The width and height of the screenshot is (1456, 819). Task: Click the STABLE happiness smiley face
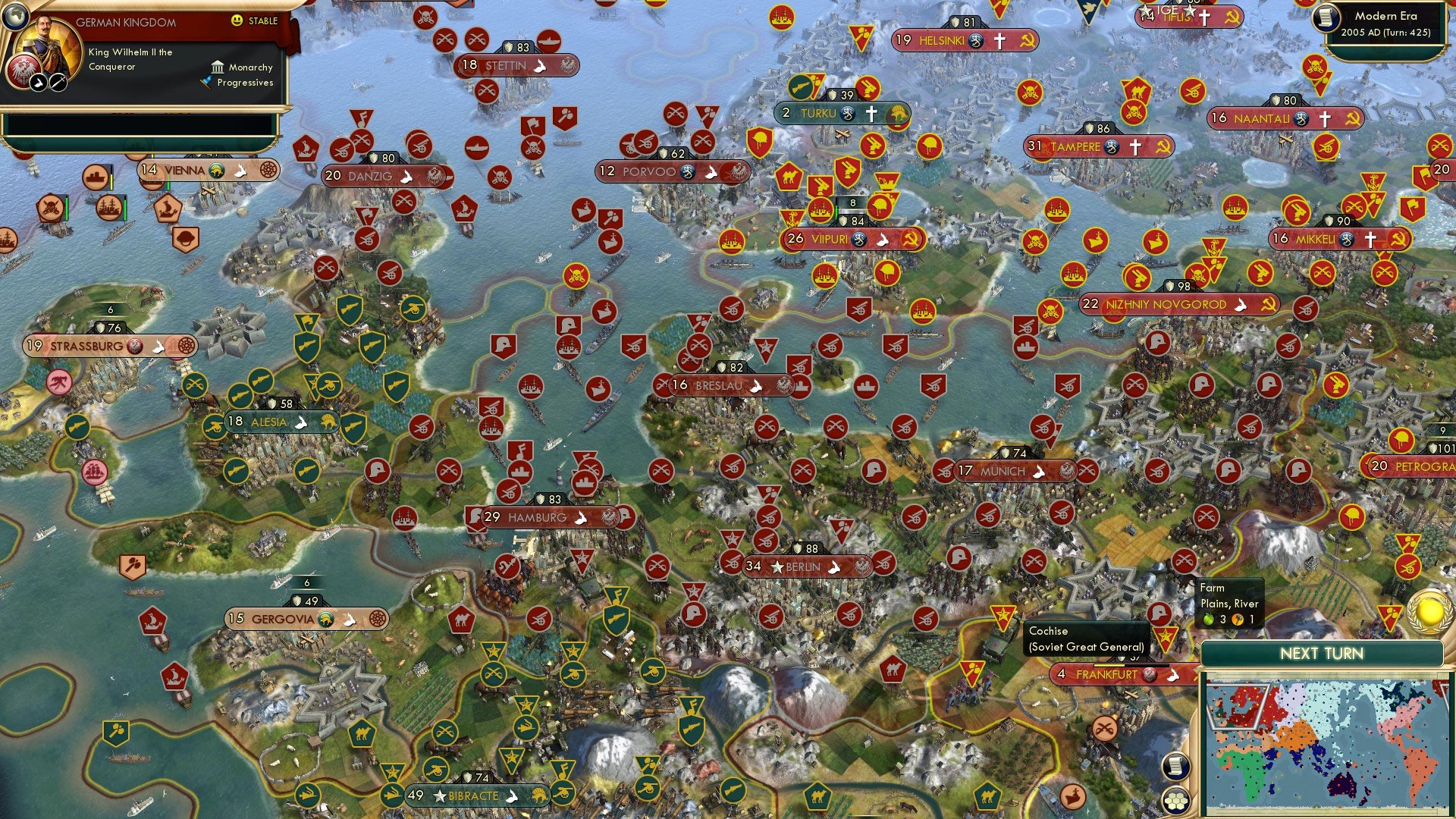click(x=237, y=21)
